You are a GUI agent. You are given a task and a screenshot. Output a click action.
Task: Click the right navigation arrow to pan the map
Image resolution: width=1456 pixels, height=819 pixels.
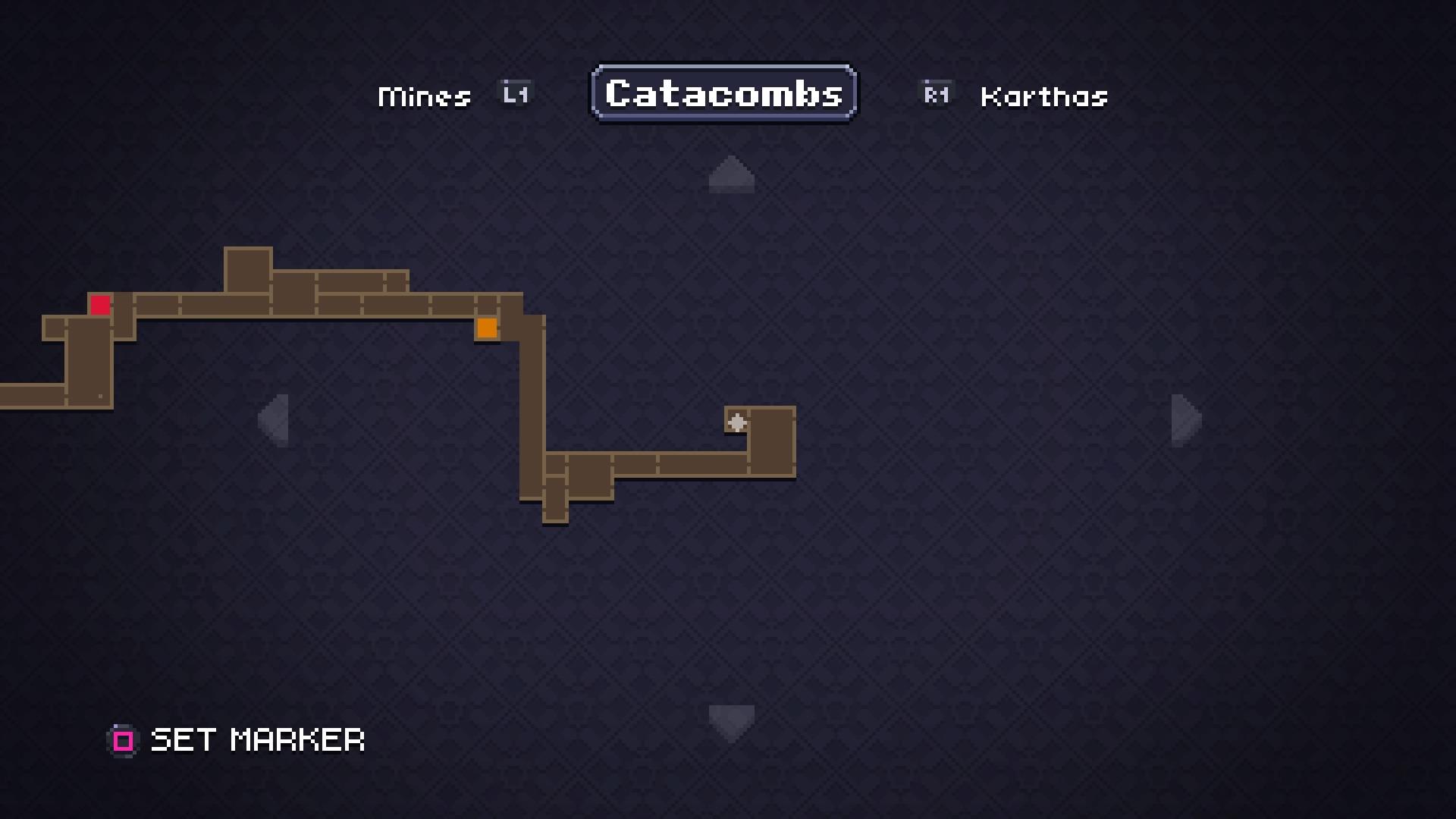(1184, 422)
